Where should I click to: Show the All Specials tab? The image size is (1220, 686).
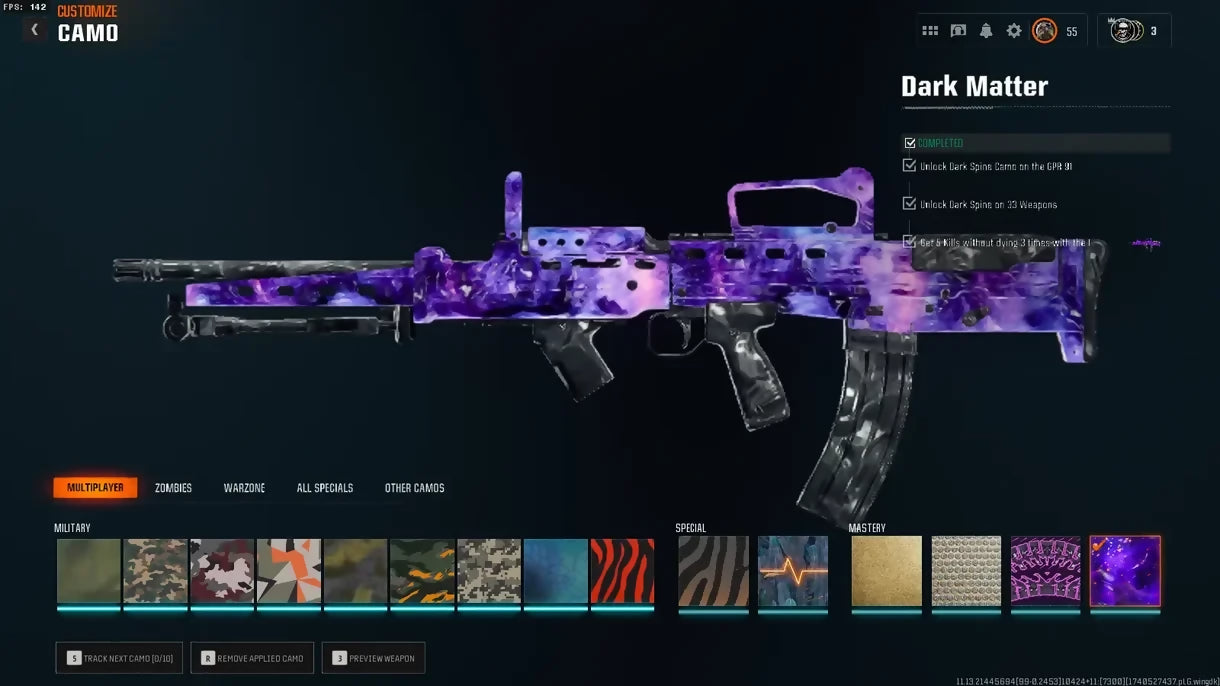(325, 488)
